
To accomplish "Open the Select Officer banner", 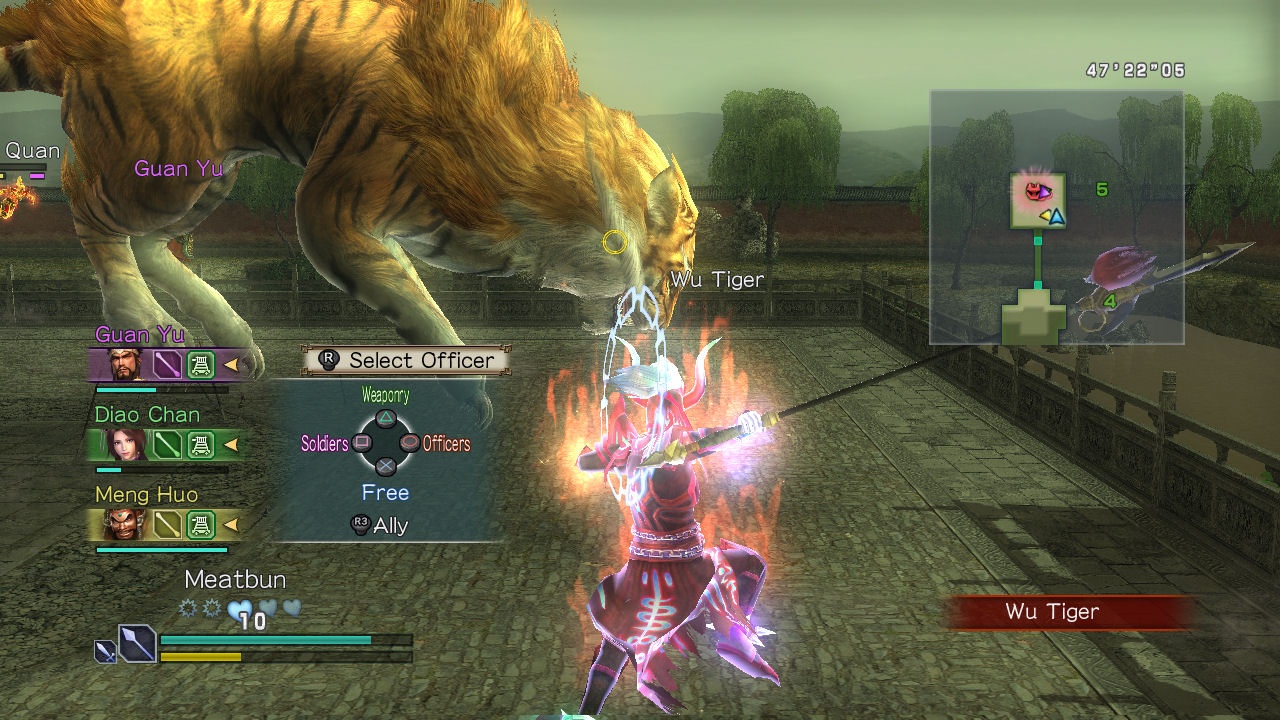I will 406,360.
